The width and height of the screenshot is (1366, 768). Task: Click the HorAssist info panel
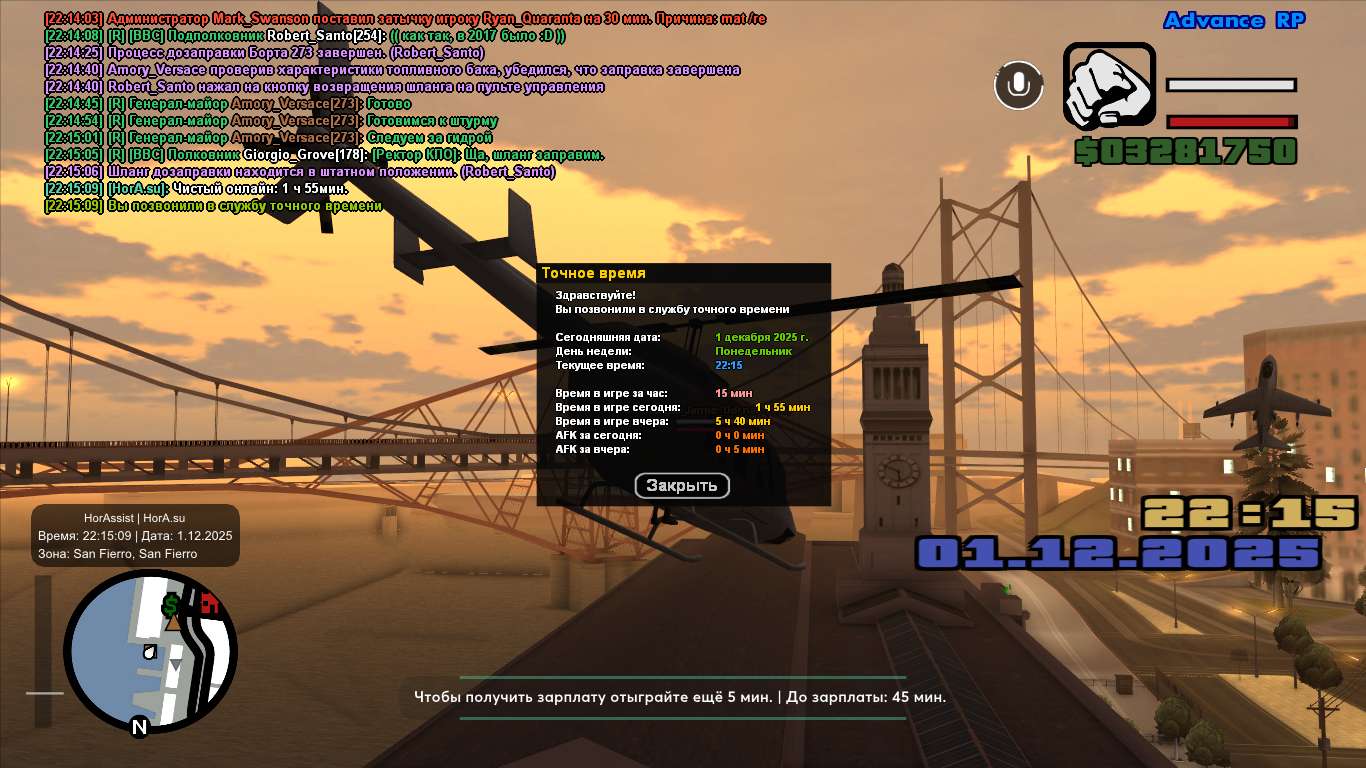click(x=135, y=535)
